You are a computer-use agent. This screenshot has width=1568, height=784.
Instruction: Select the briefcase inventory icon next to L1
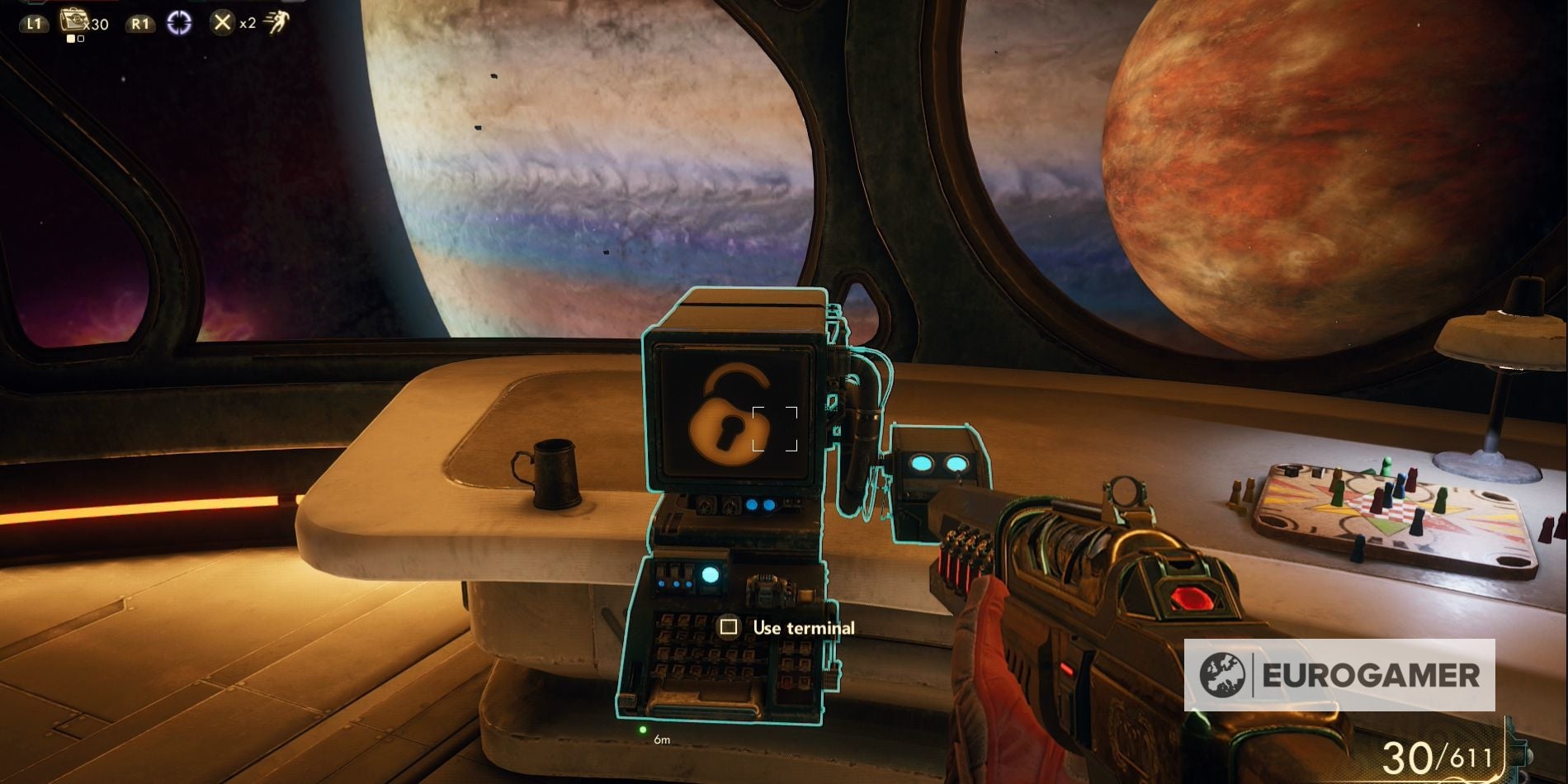click(73, 19)
